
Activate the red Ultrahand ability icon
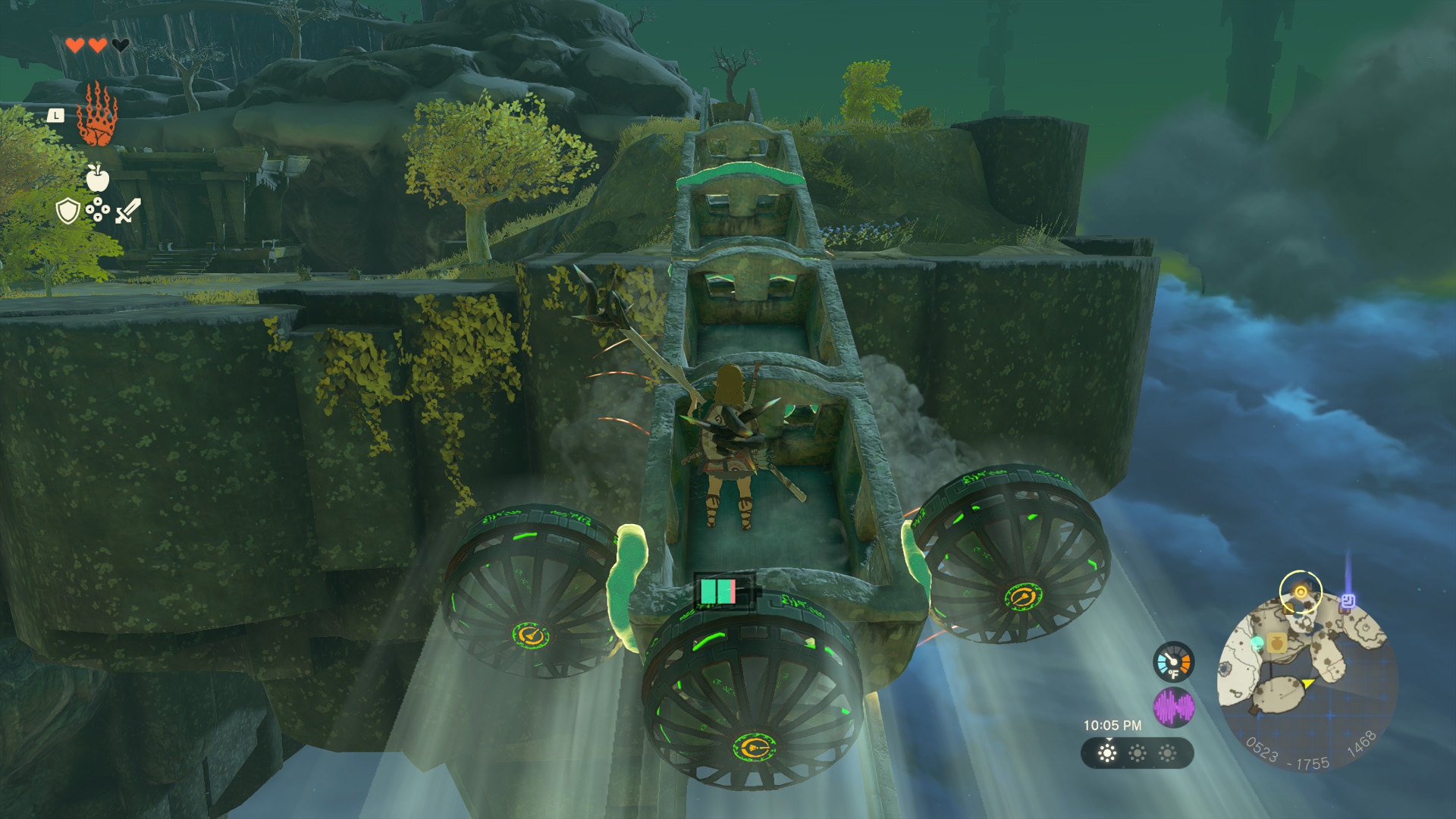pyautogui.click(x=97, y=115)
